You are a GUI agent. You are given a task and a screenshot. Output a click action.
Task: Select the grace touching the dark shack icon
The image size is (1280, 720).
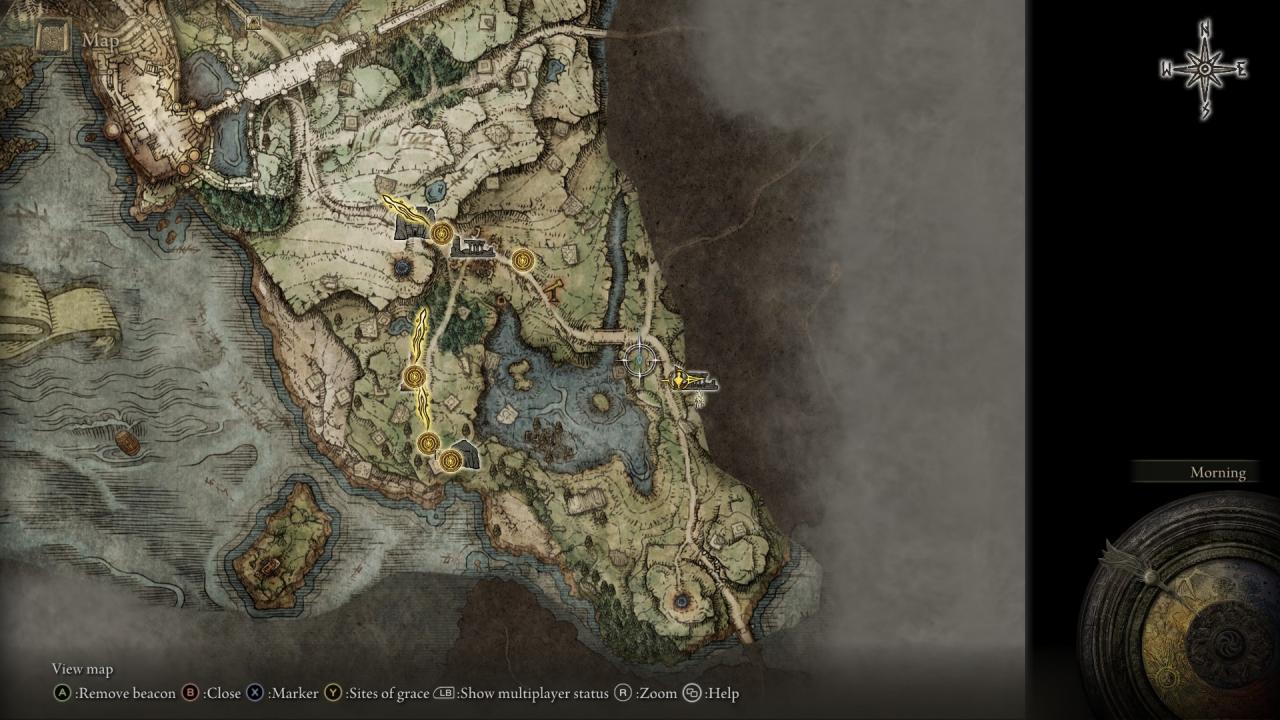(x=450, y=460)
